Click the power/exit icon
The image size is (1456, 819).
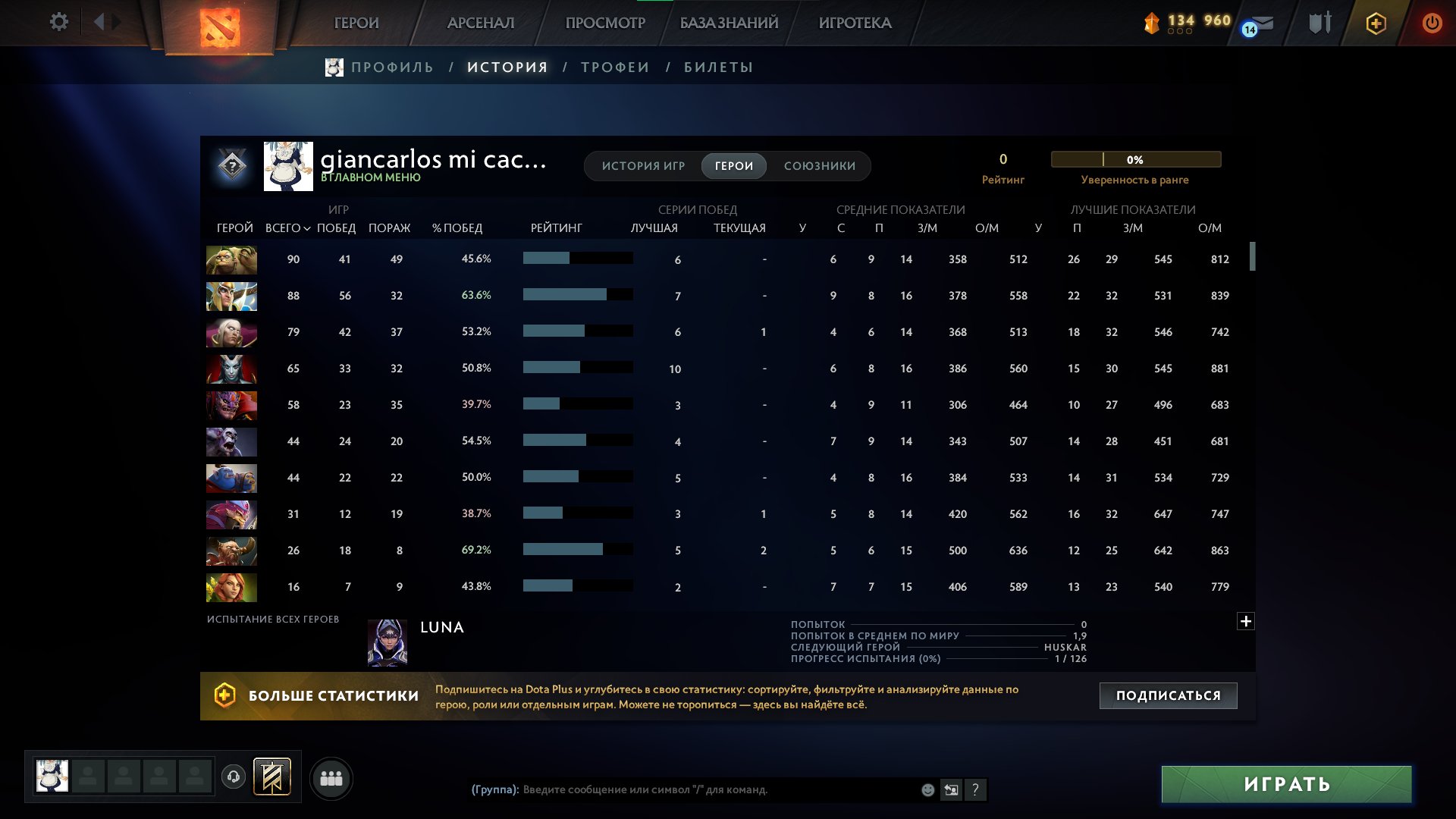(x=1432, y=23)
